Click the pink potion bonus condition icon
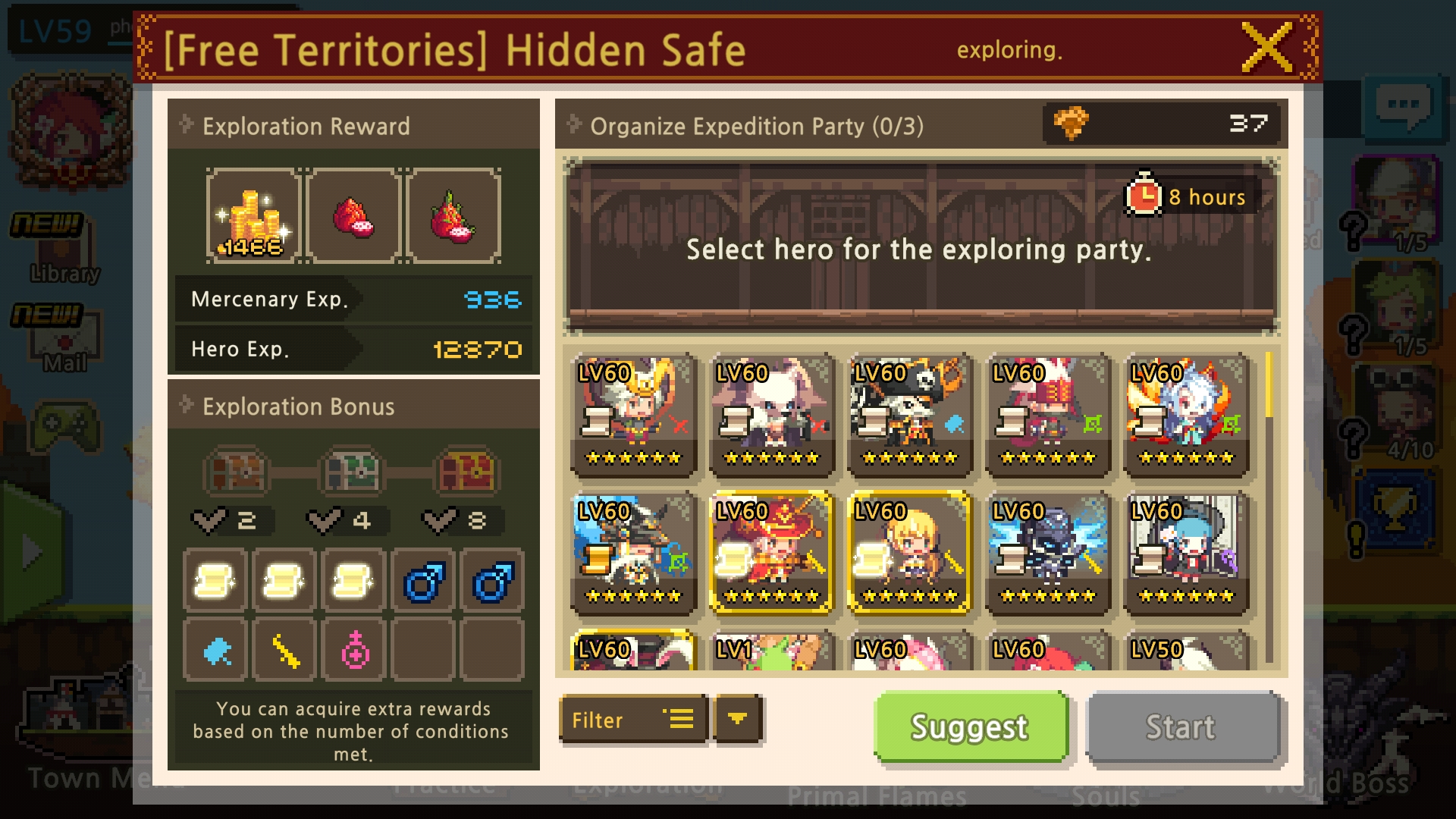 [x=353, y=651]
